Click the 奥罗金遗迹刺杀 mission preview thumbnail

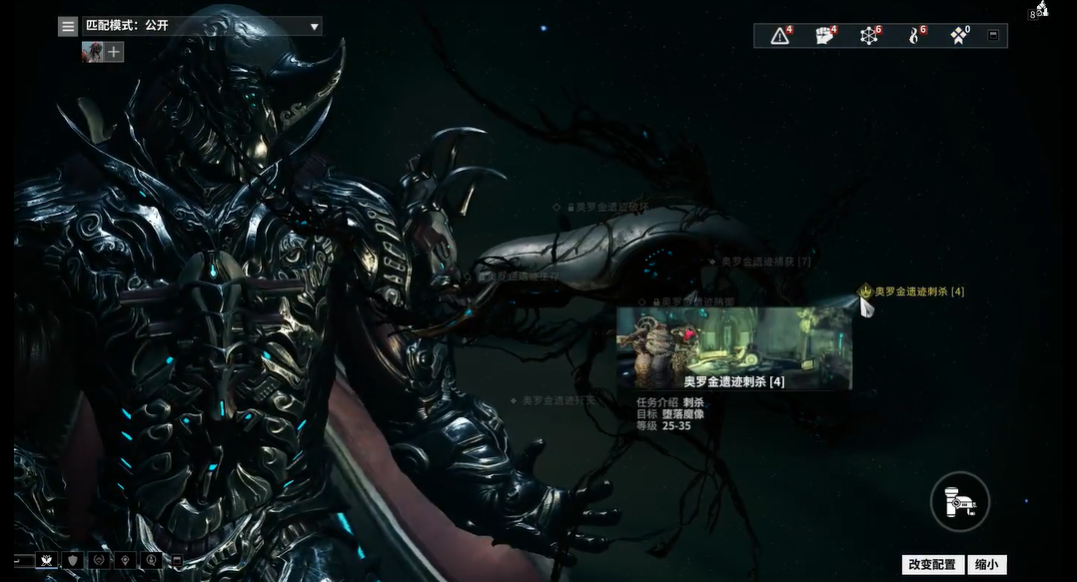[734, 347]
